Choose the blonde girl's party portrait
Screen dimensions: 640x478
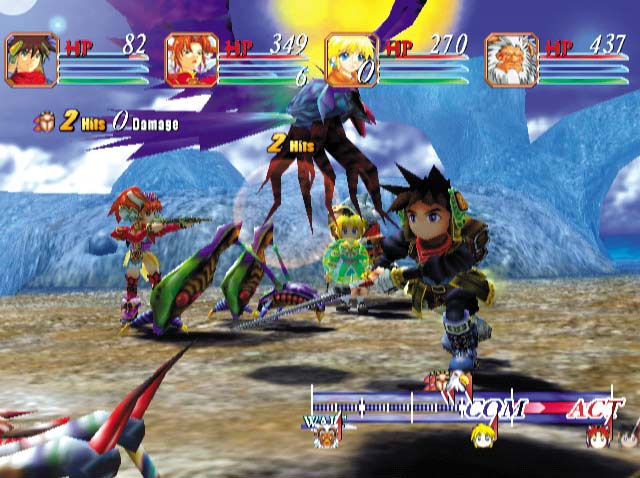(x=351, y=60)
